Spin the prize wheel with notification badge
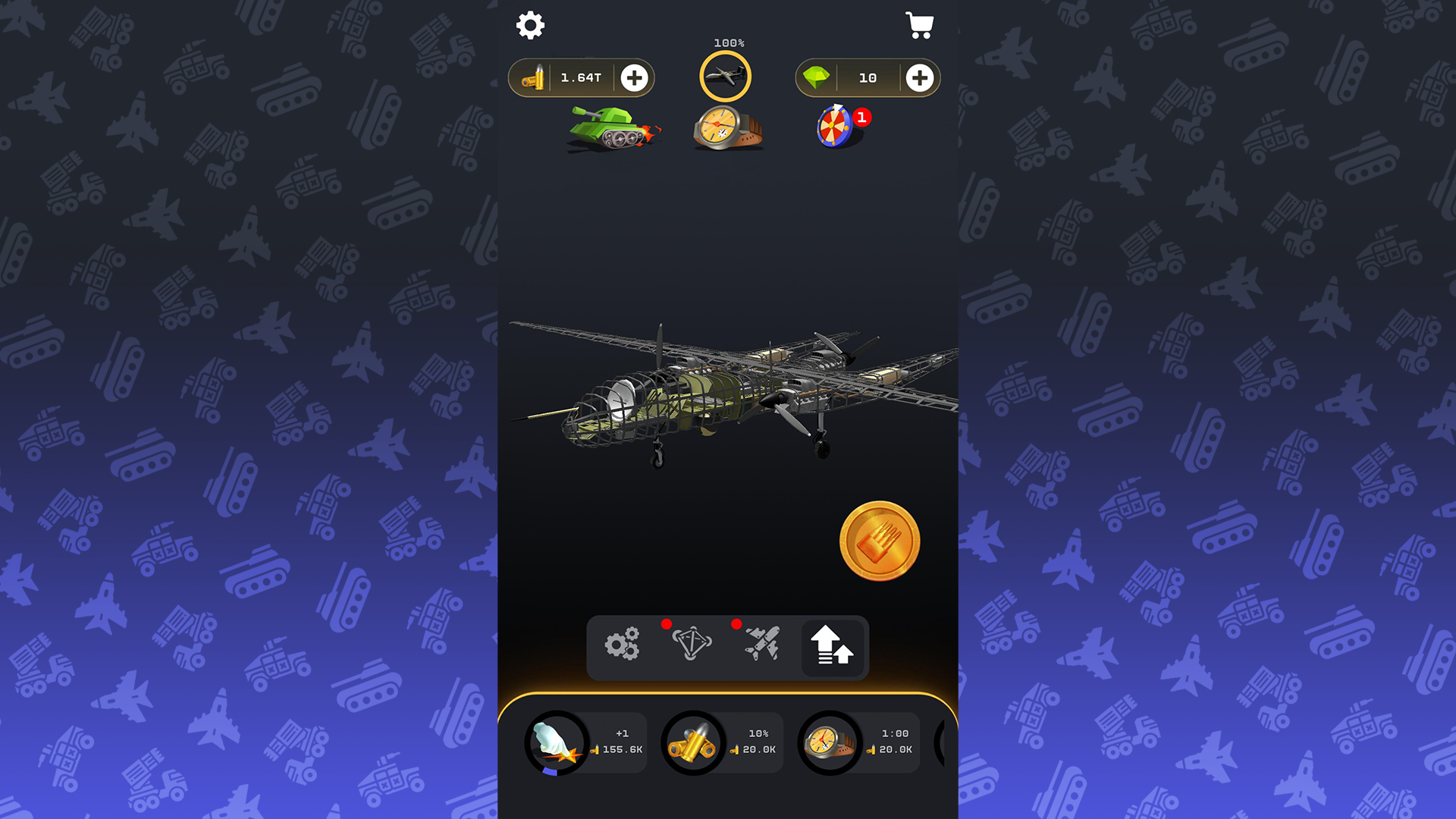 coord(834,127)
